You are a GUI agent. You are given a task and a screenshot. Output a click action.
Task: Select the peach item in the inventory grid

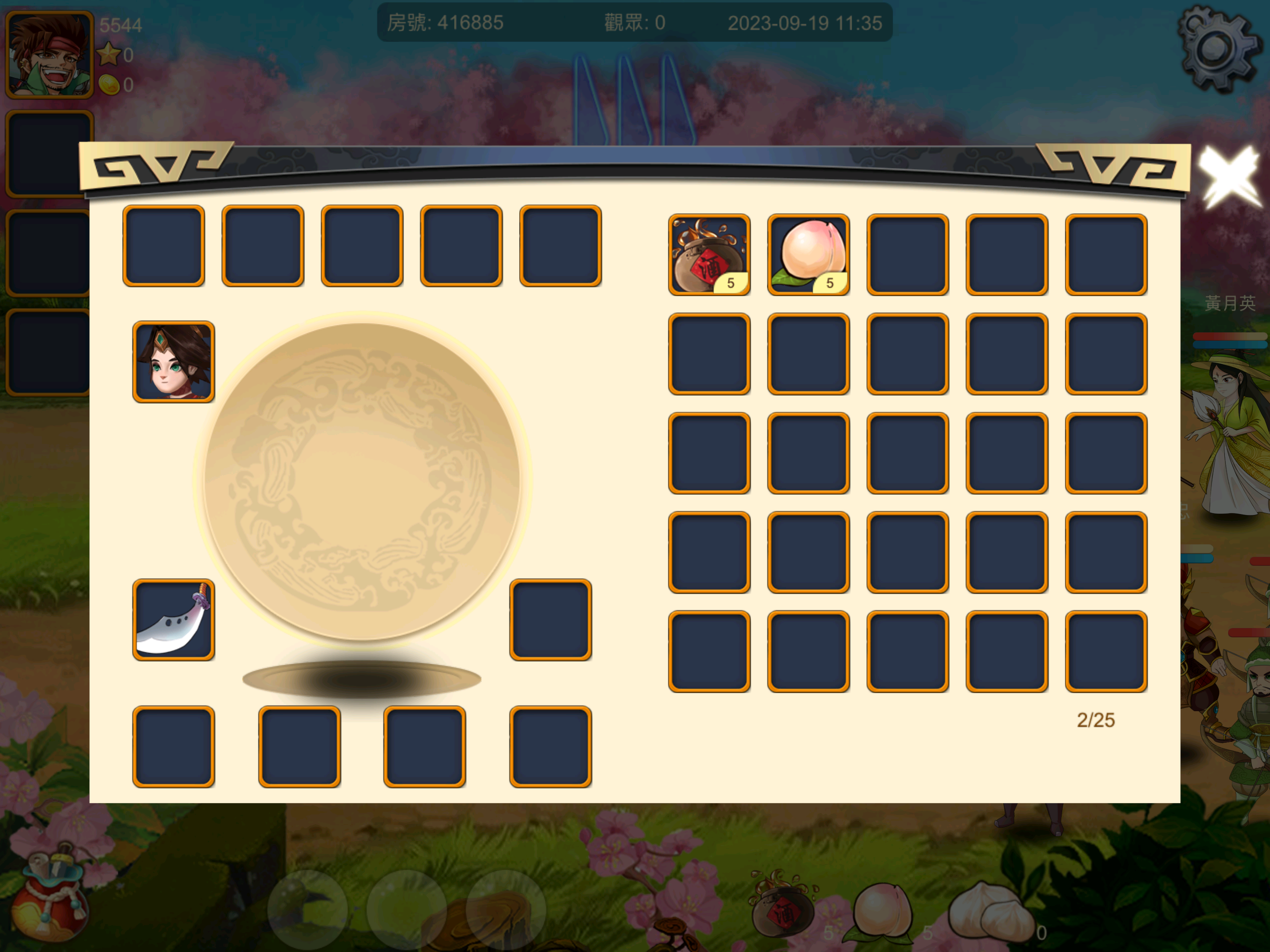point(808,252)
